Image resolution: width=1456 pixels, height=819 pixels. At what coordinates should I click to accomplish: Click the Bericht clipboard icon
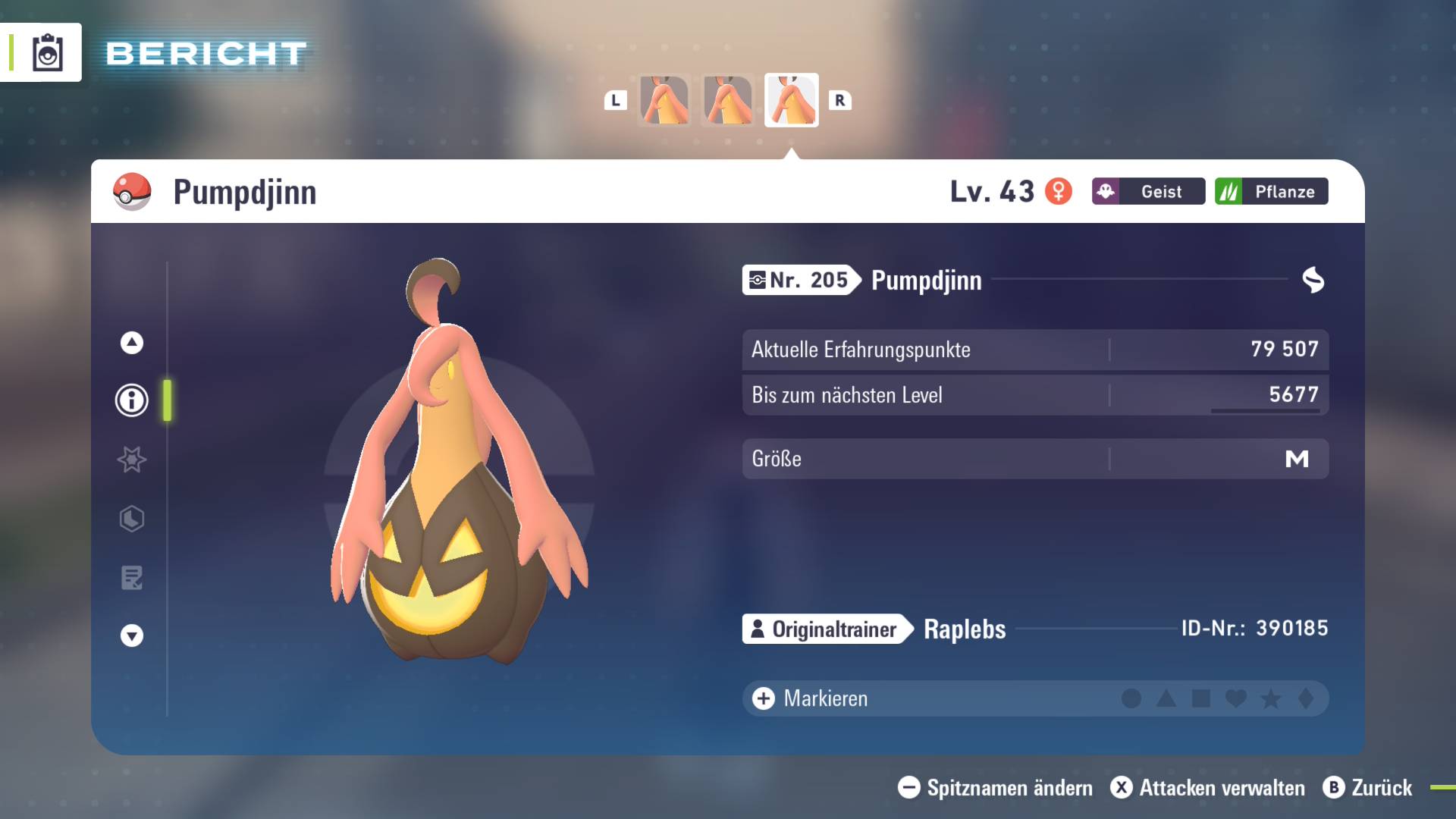pyautogui.click(x=47, y=53)
